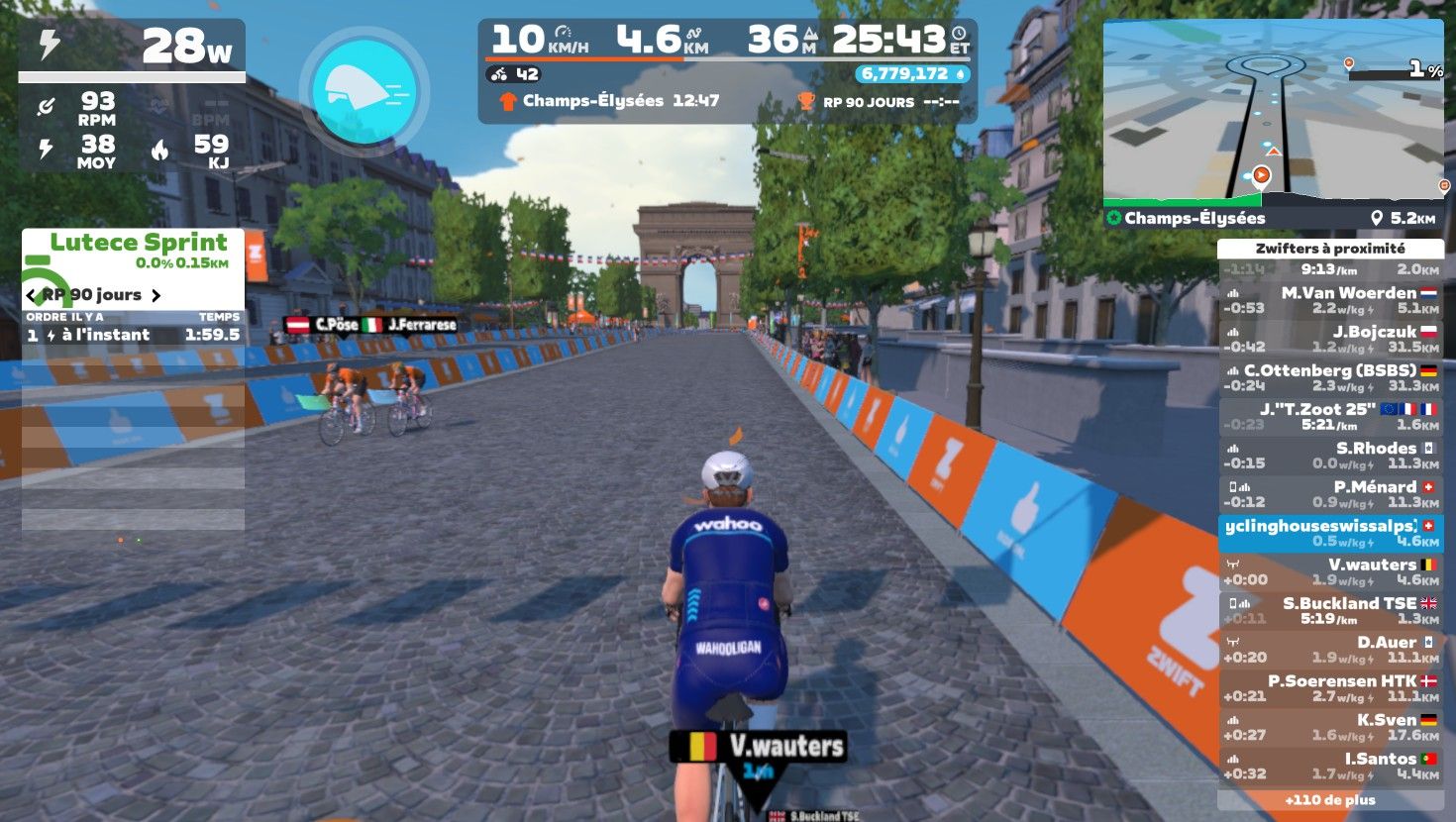Image resolution: width=1456 pixels, height=822 pixels.
Task: Select D.Auer from nearby Zwifters
Action: pos(1330,649)
